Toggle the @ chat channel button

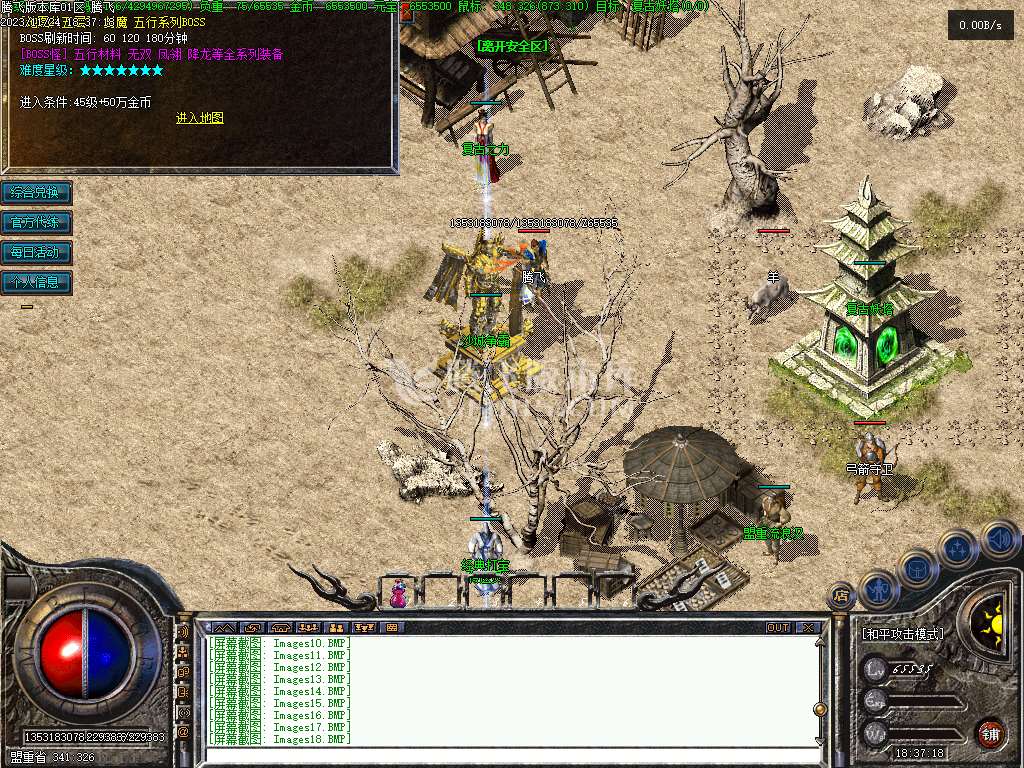click(184, 732)
